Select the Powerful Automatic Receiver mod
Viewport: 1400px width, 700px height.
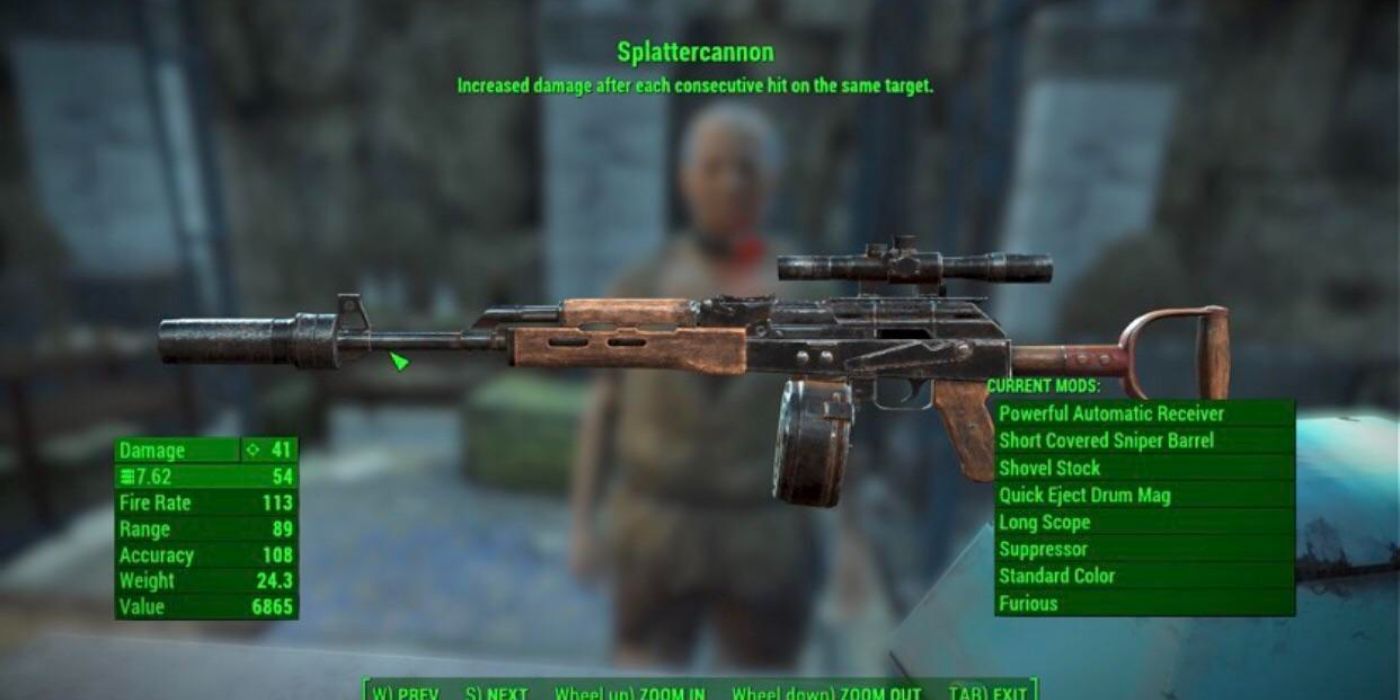[1144, 413]
